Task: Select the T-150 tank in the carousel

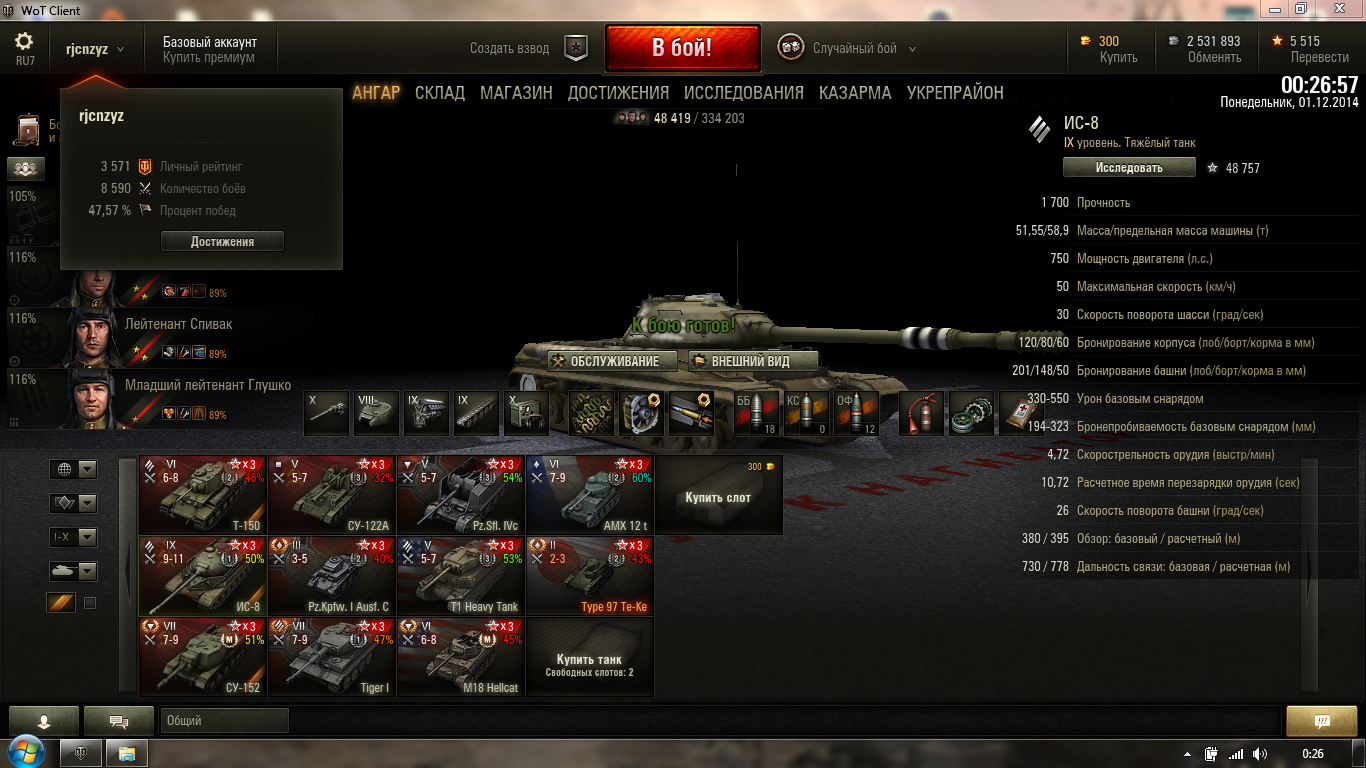Action: click(x=202, y=495)
